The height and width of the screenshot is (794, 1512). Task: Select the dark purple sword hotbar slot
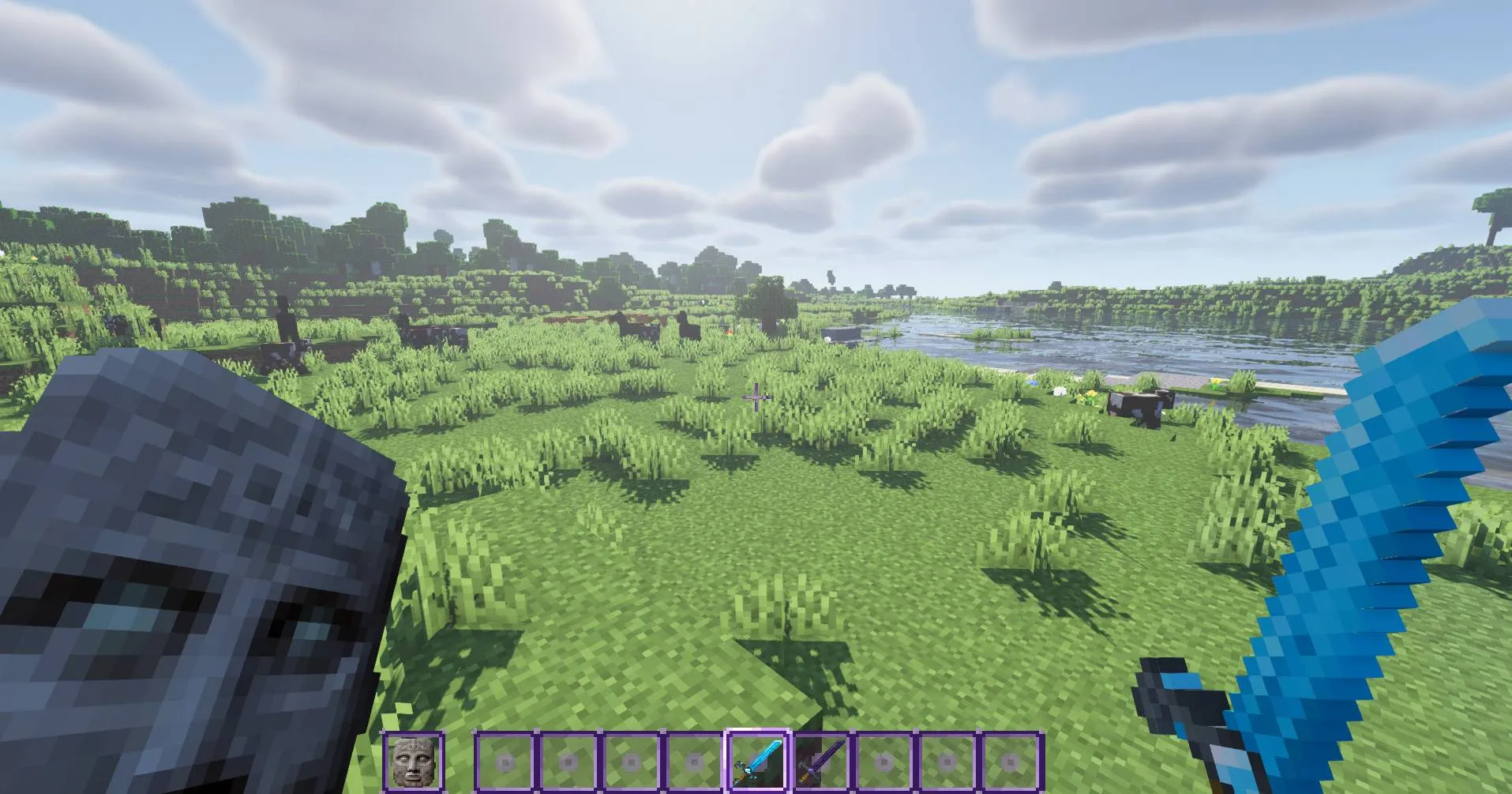point(821,762)
